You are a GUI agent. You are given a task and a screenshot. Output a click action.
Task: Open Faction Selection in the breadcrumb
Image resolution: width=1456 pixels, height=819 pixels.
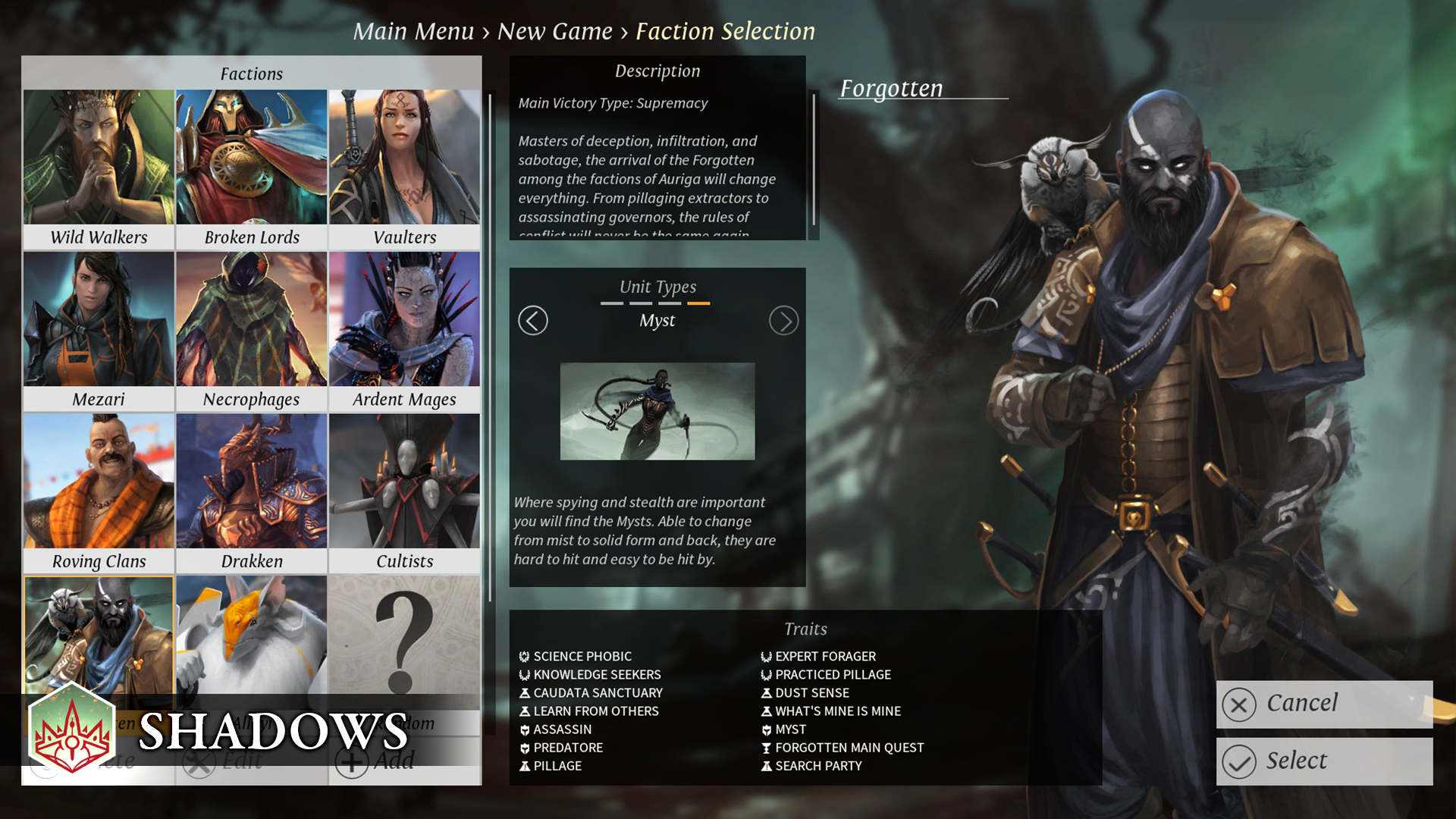tap(725, 31)
